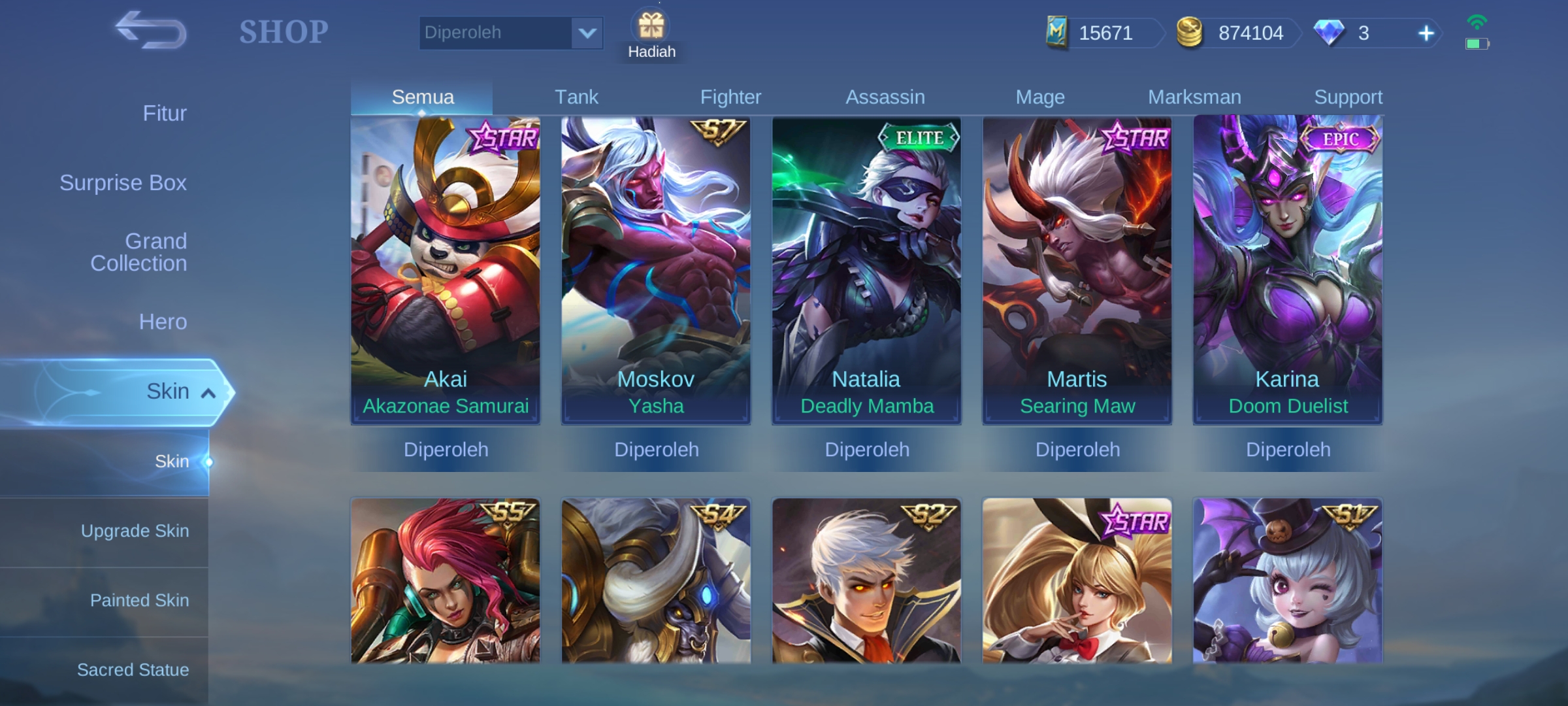This screenshot has width=1568, height=706.
Task: Collapse the Skin category chevron
Action: click(x=208, y=393)
